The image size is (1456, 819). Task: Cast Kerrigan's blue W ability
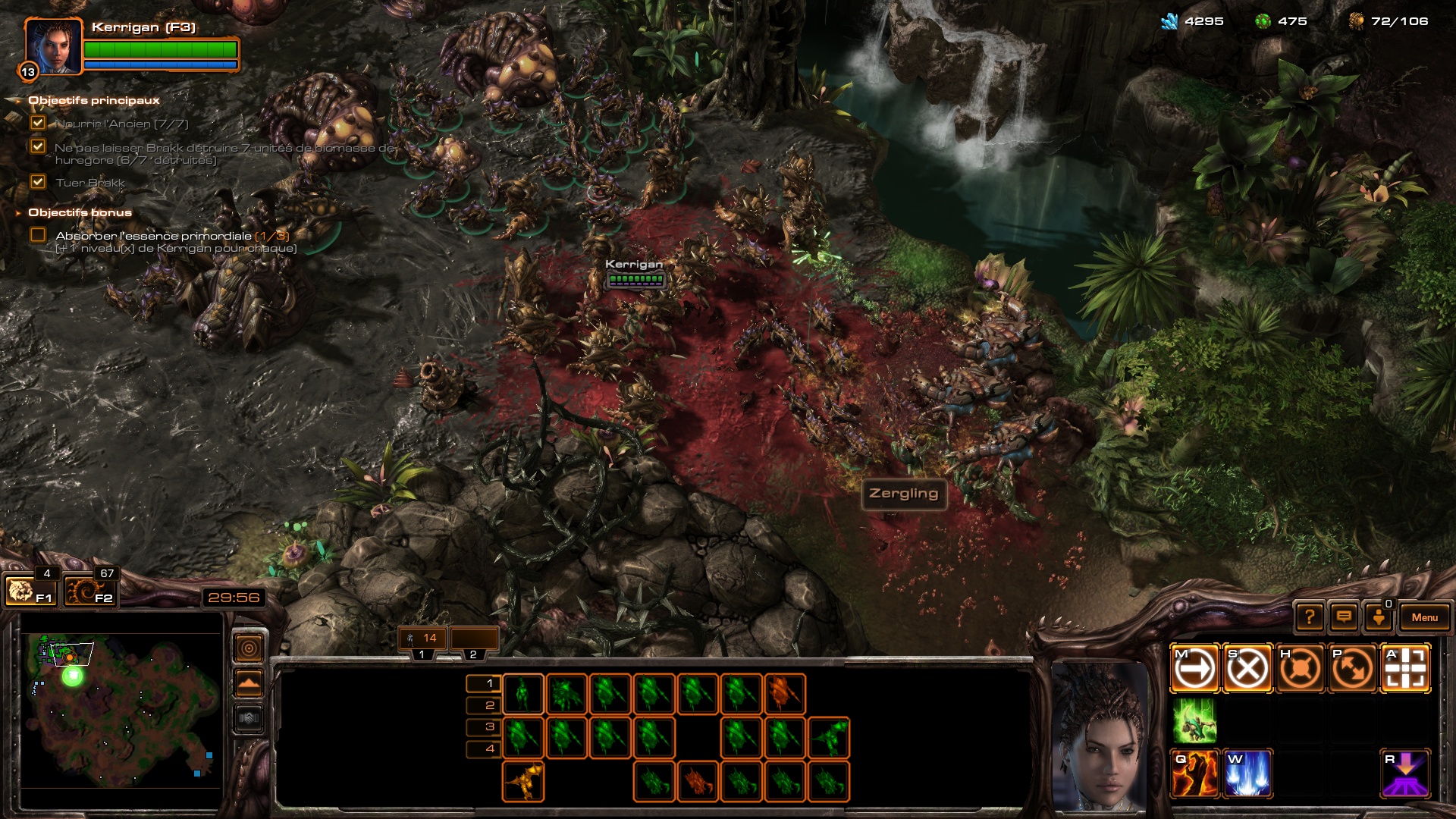(1247, 774)
